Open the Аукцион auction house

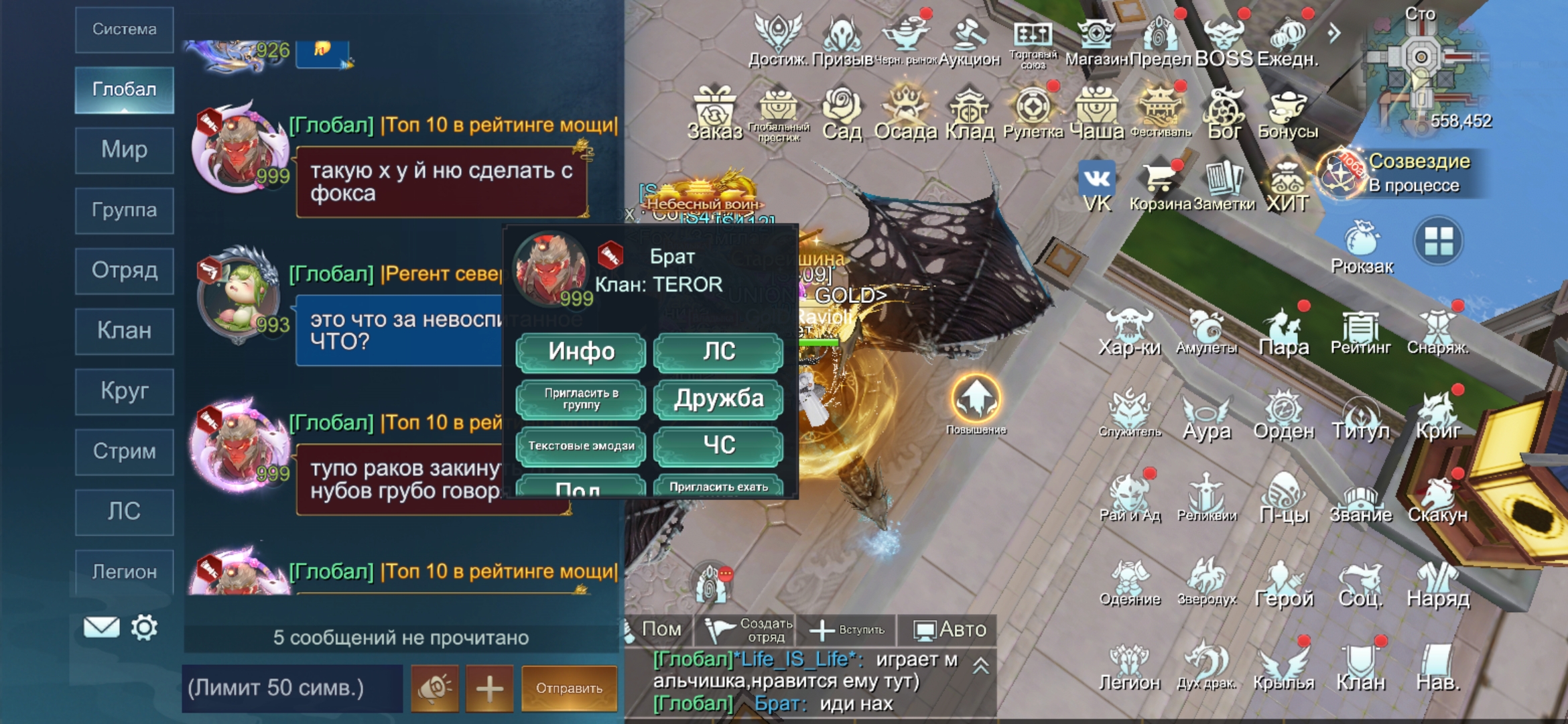tap(969, 40)
